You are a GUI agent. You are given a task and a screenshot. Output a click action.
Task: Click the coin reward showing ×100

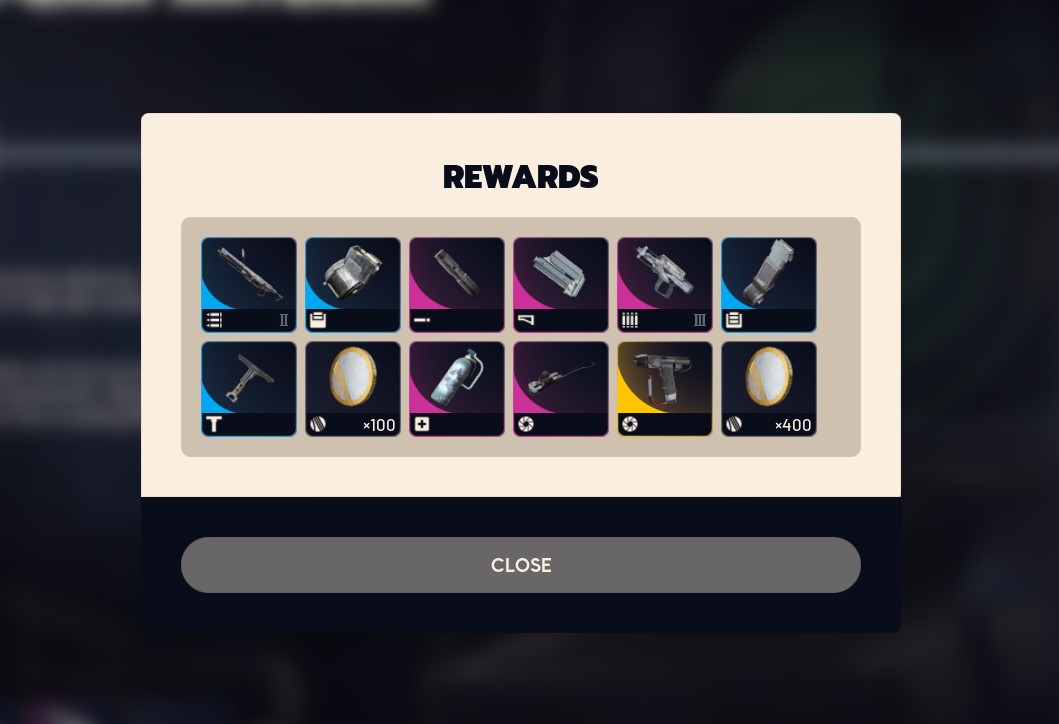tap(353, 389)
